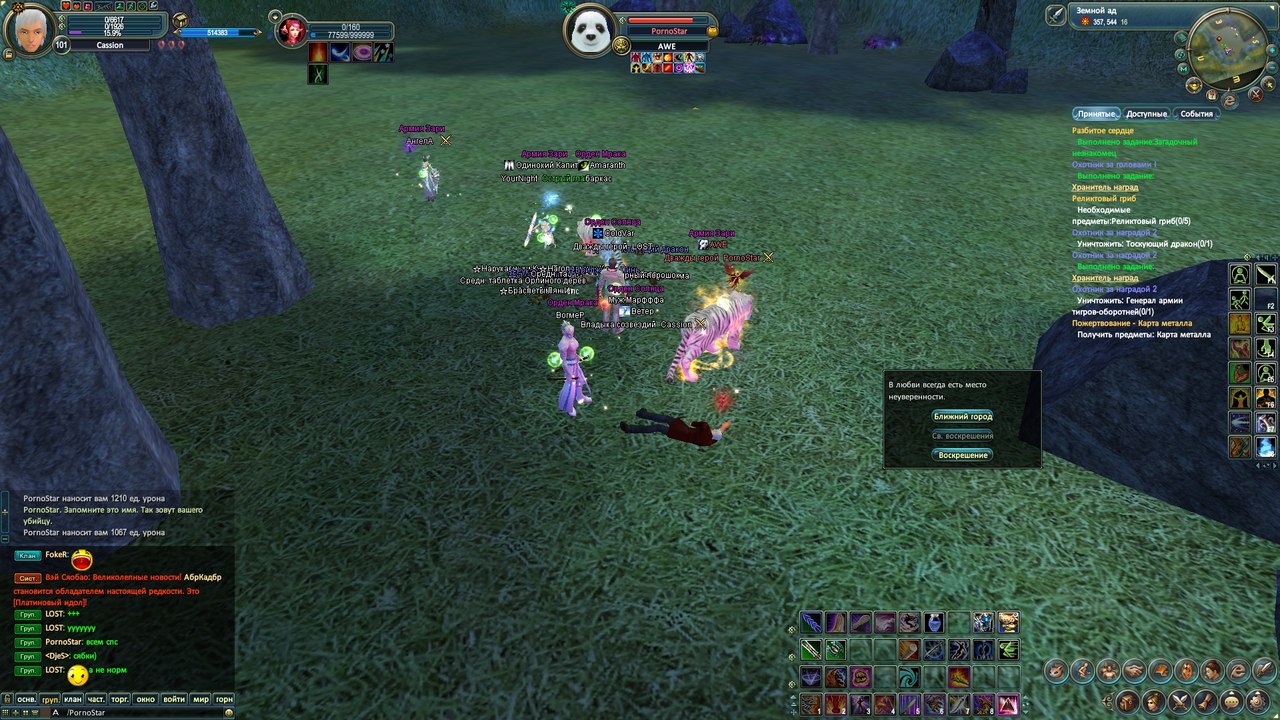Switch chat to the 'торг.' trade tab

pos(122,700)
